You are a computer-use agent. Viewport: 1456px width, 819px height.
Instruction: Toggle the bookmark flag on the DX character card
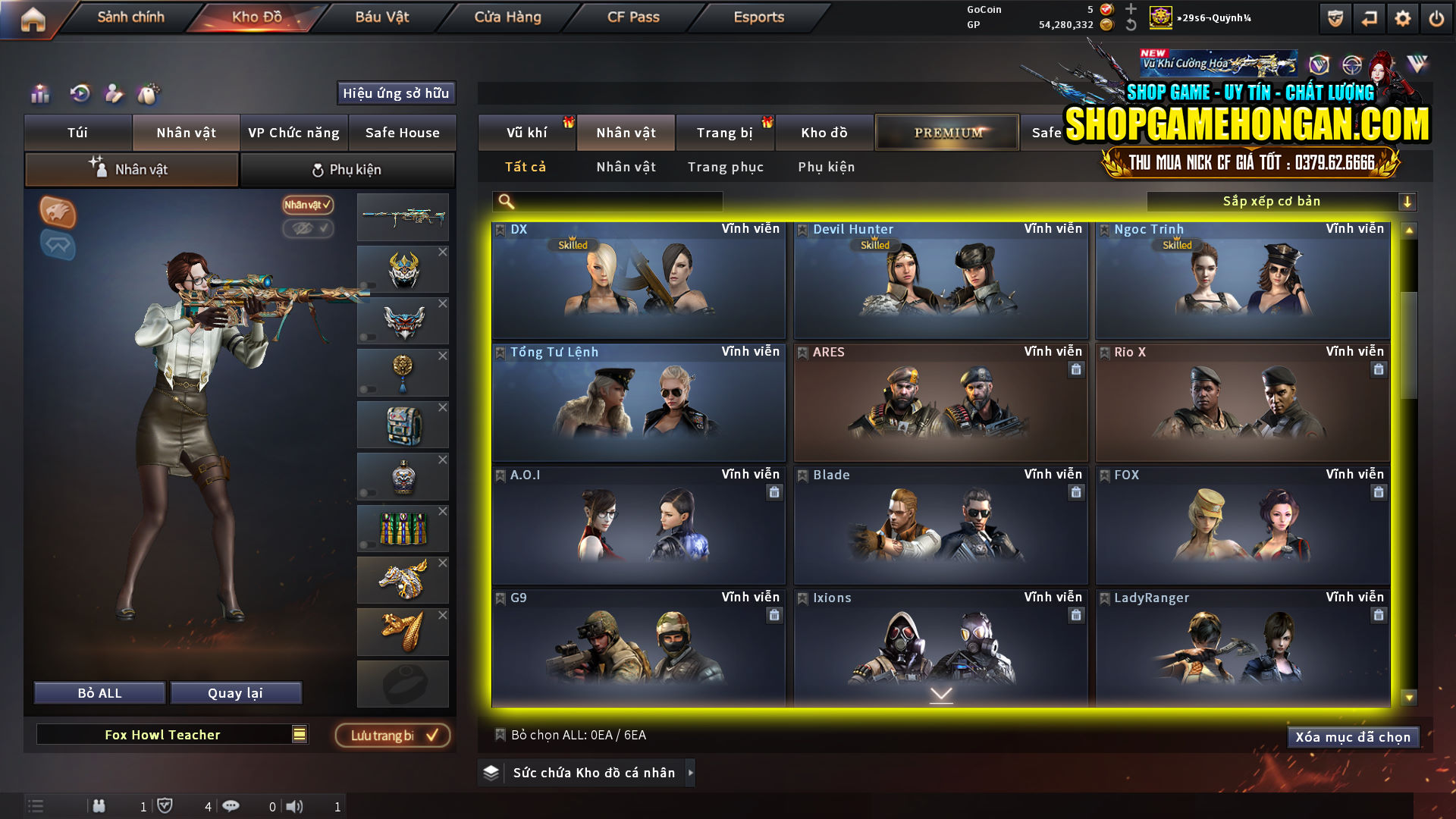coord(500,228)
